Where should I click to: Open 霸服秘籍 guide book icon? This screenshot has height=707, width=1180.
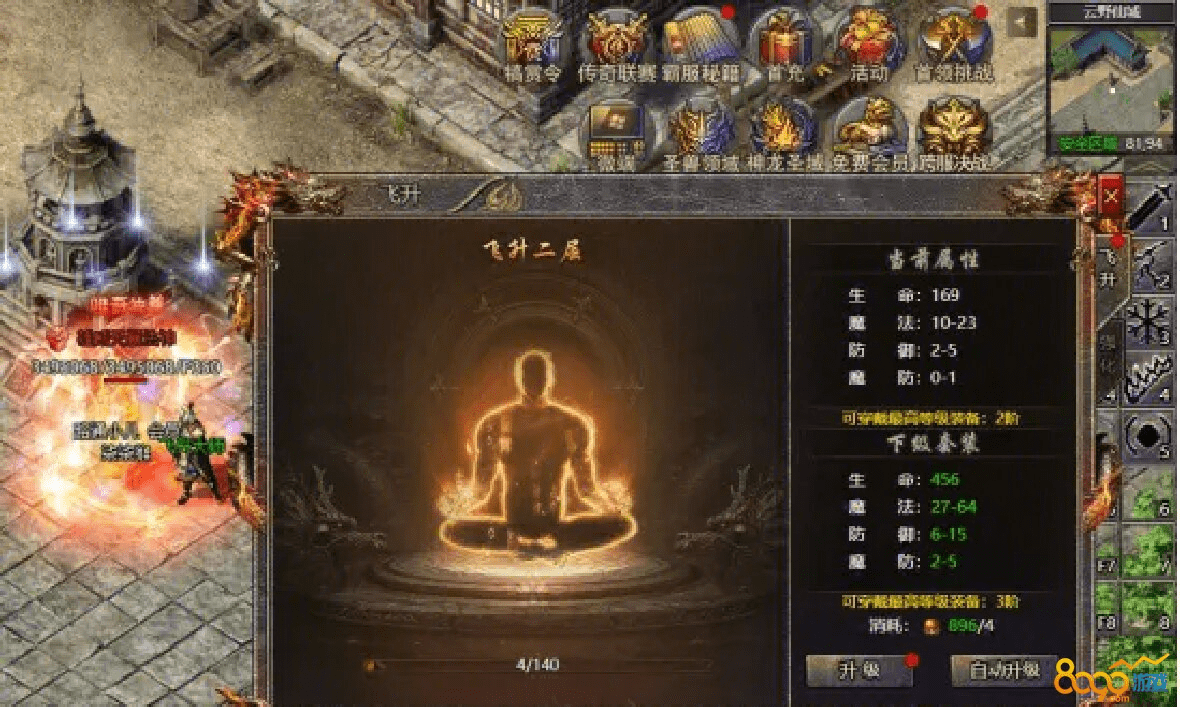click(x=699, y=44)
